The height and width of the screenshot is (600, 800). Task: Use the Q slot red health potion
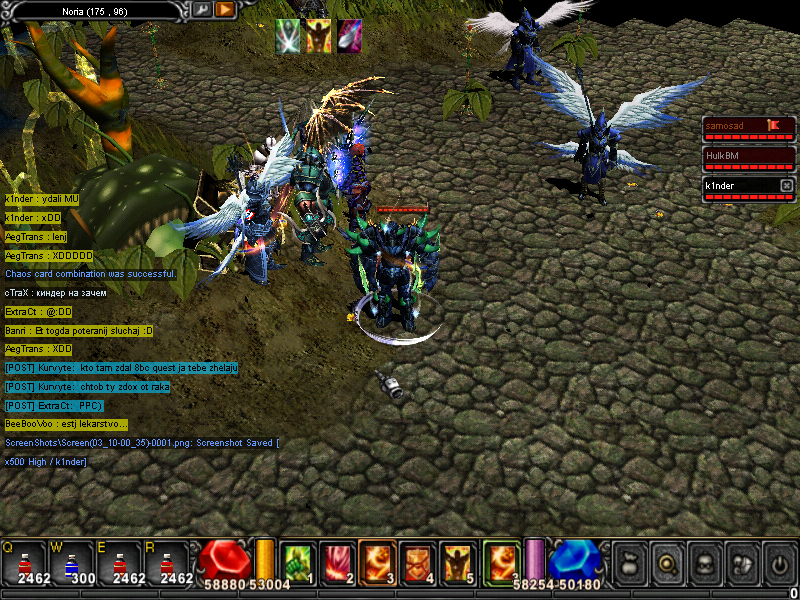click(23, 561)
